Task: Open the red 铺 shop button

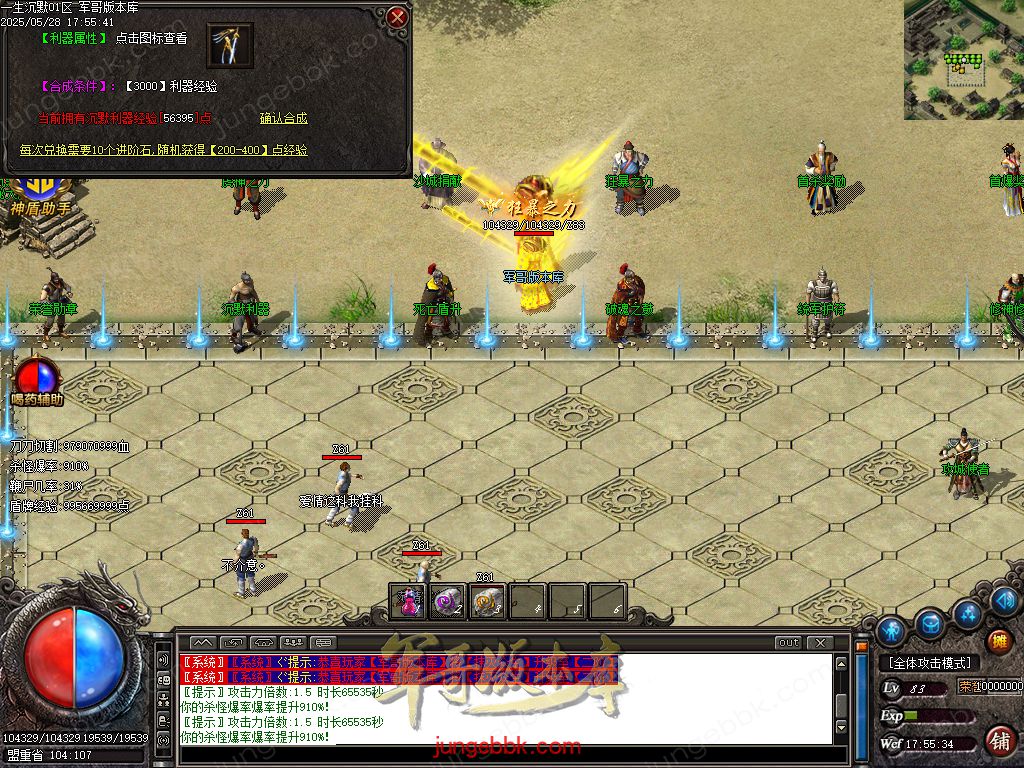Action: 998,741
